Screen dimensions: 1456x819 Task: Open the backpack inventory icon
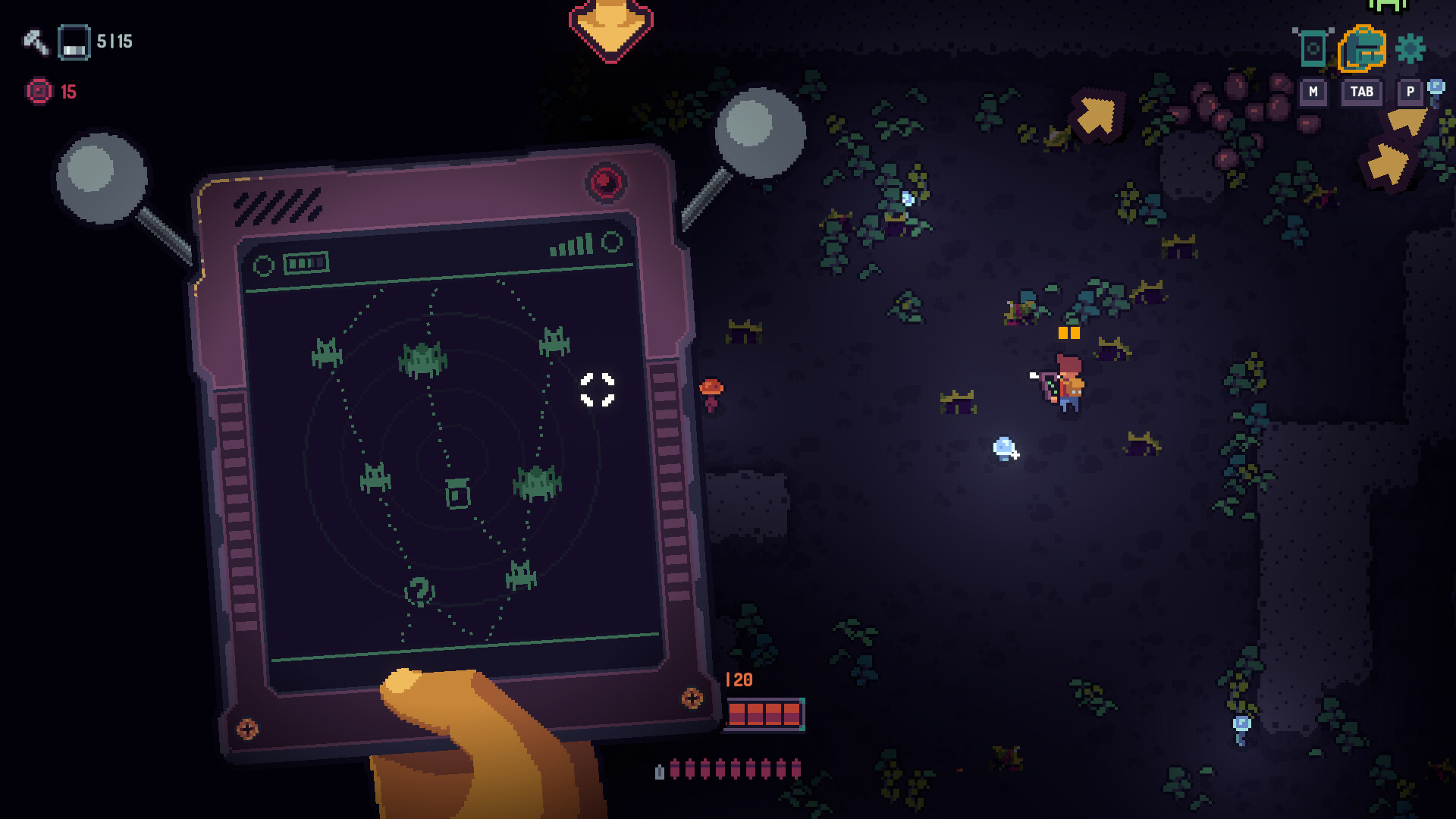coord(1362,49)
